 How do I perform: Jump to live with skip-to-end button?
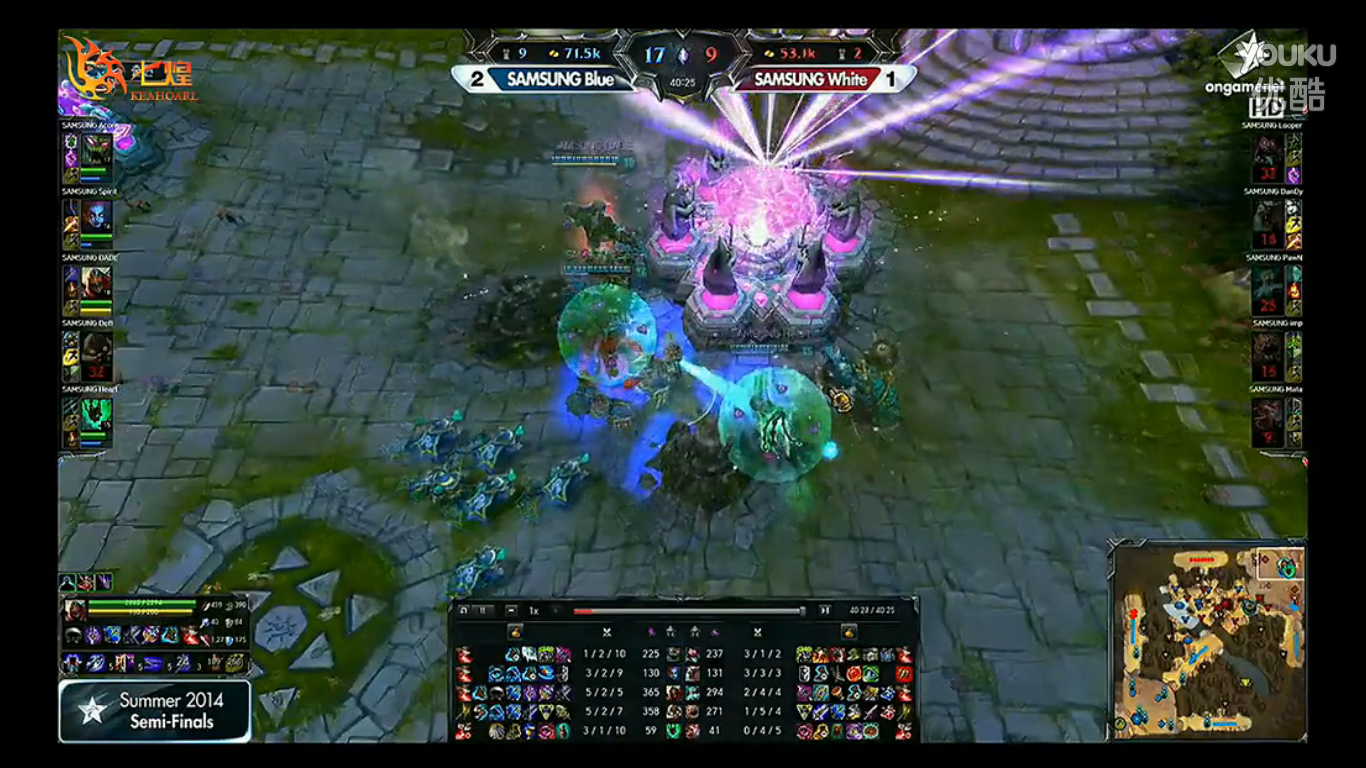pyautogui.click(x=825, y=610)
